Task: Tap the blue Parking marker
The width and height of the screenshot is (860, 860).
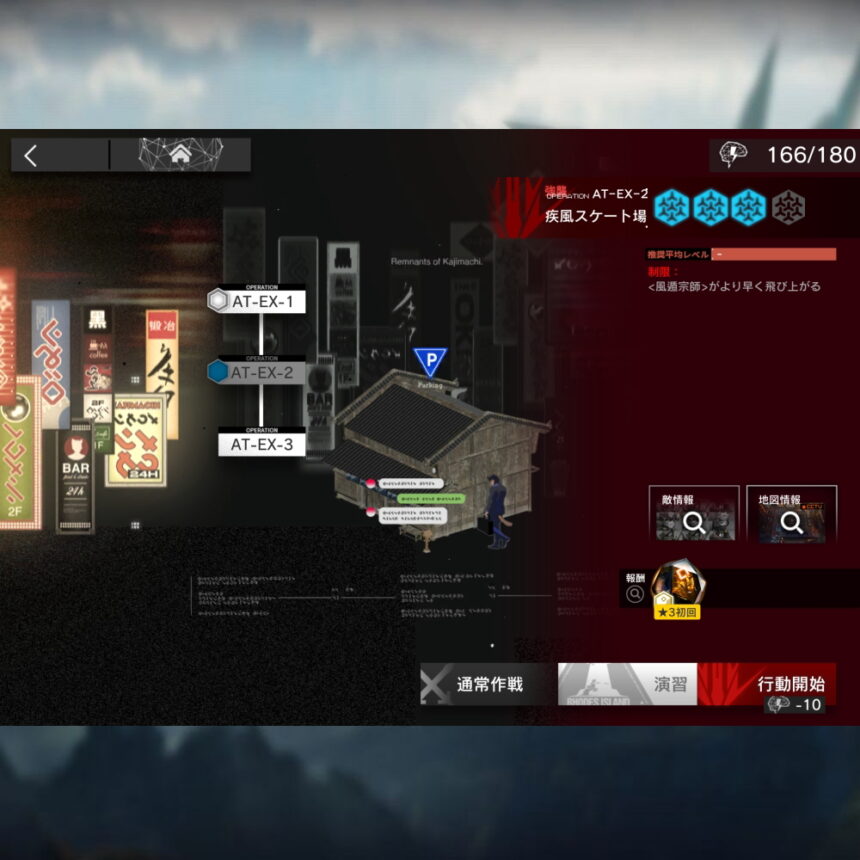Action: (x=430, y=361)
